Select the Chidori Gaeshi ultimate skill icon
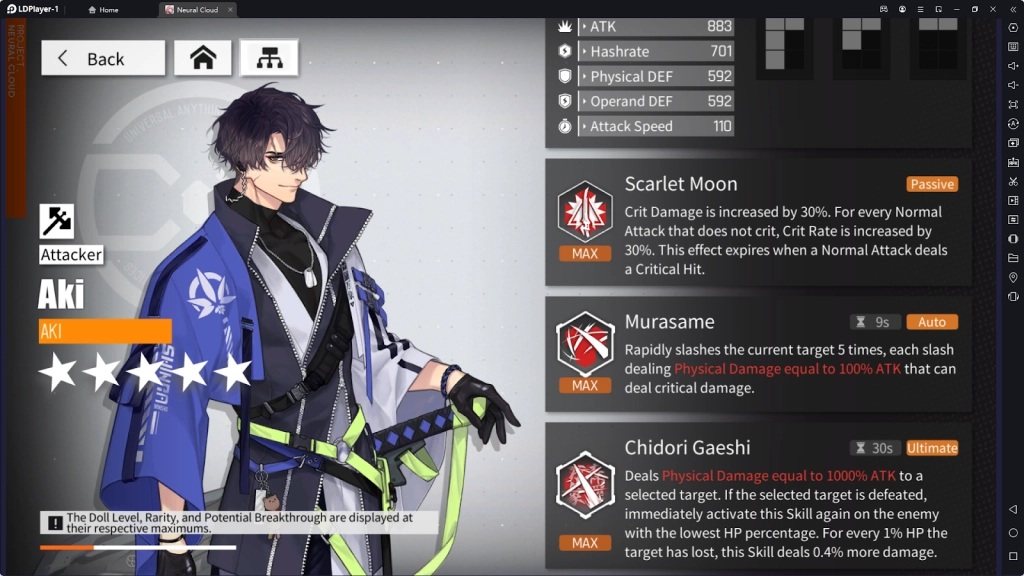Image resolution: width=1024 pixels, height=576 pixels. click(585, 484)
